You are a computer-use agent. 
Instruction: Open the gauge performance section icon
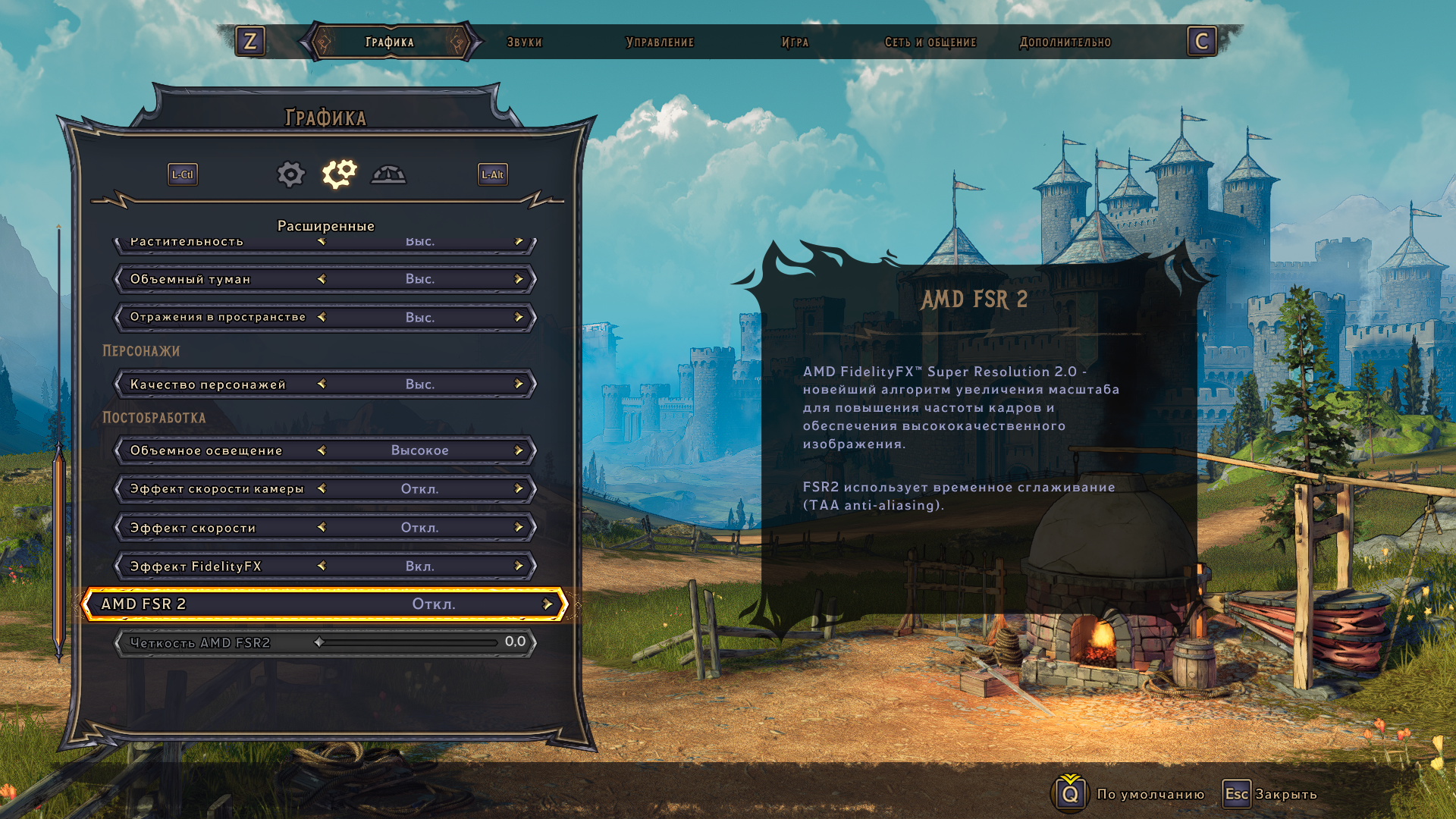pos(388,174)
